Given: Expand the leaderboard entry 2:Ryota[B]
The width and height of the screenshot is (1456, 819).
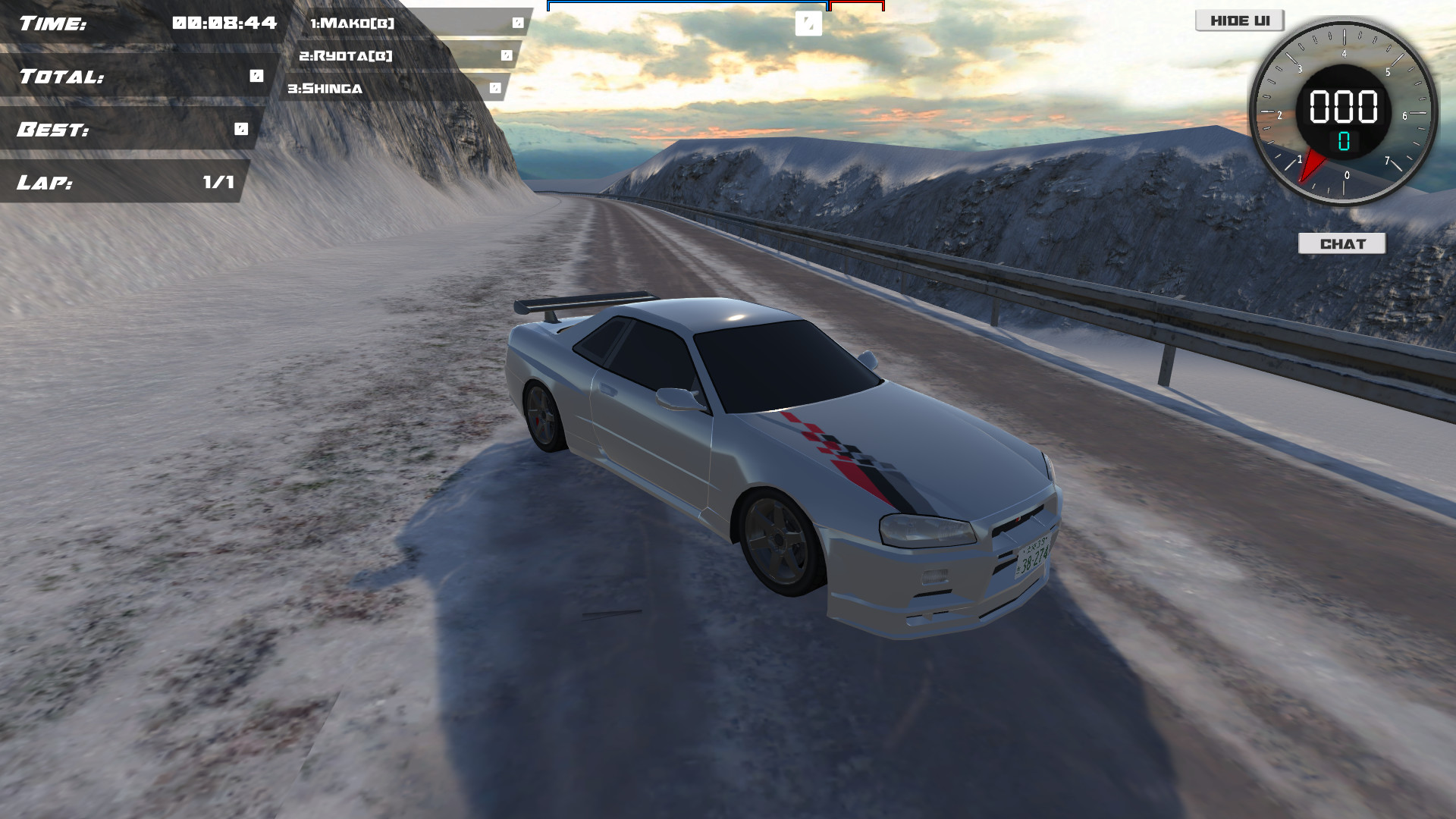Looking at the screenshot, I should pos(345,55).
